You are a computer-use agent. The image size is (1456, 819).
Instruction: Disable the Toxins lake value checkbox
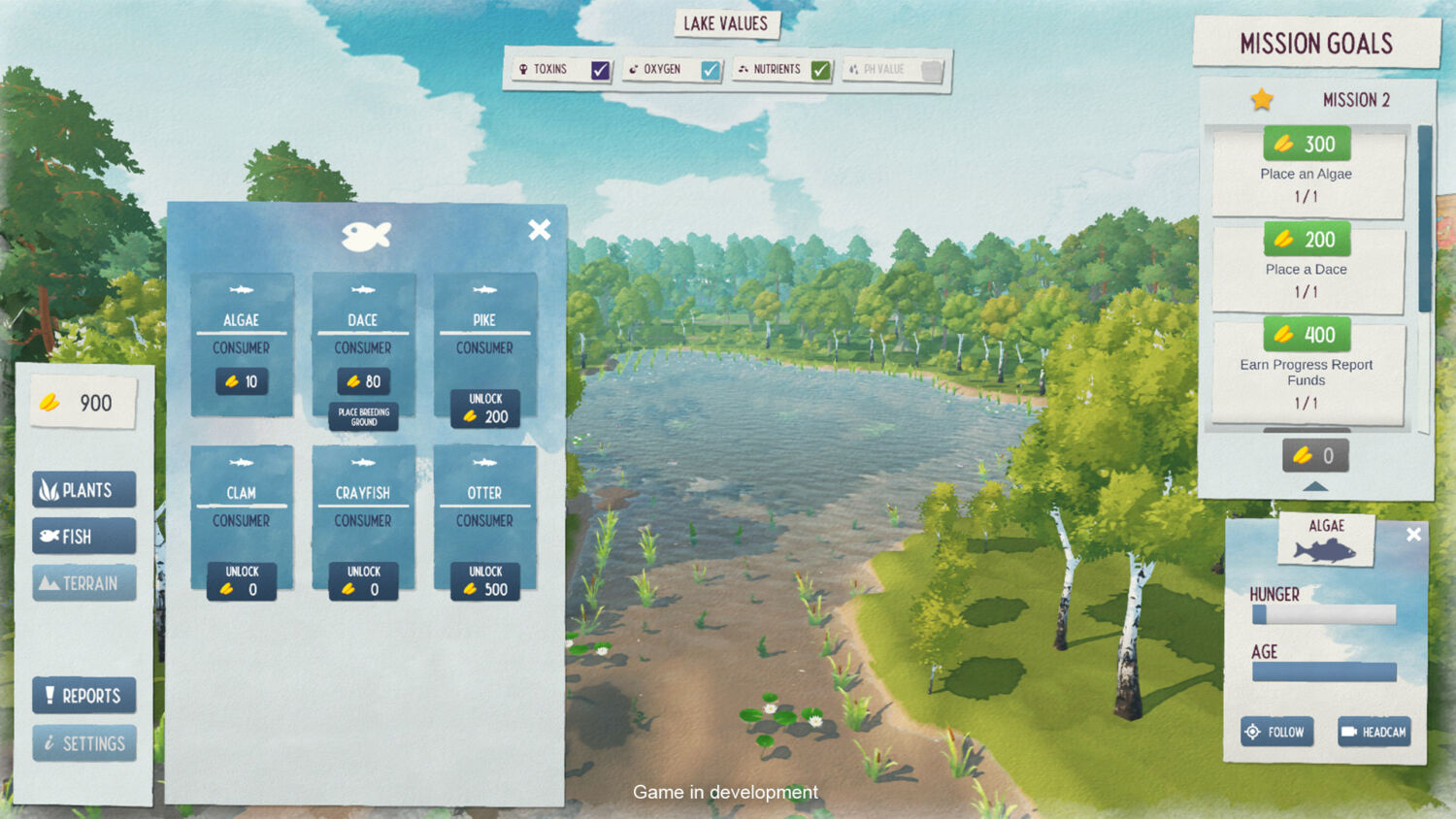pyautogui.click(x=599, y=69)
